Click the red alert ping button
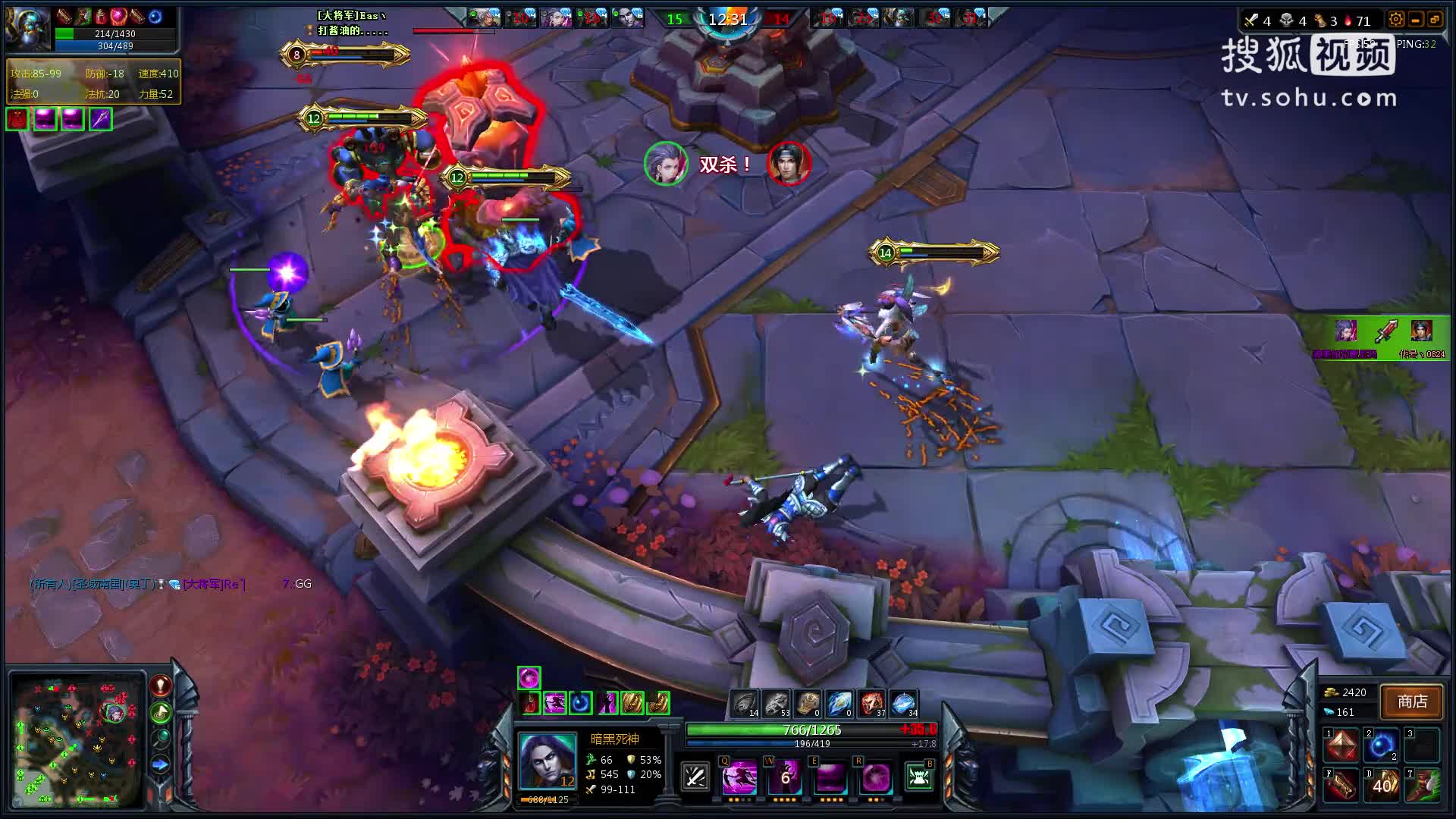This screenshot has height=819, width=1456. tap(160, 686)
